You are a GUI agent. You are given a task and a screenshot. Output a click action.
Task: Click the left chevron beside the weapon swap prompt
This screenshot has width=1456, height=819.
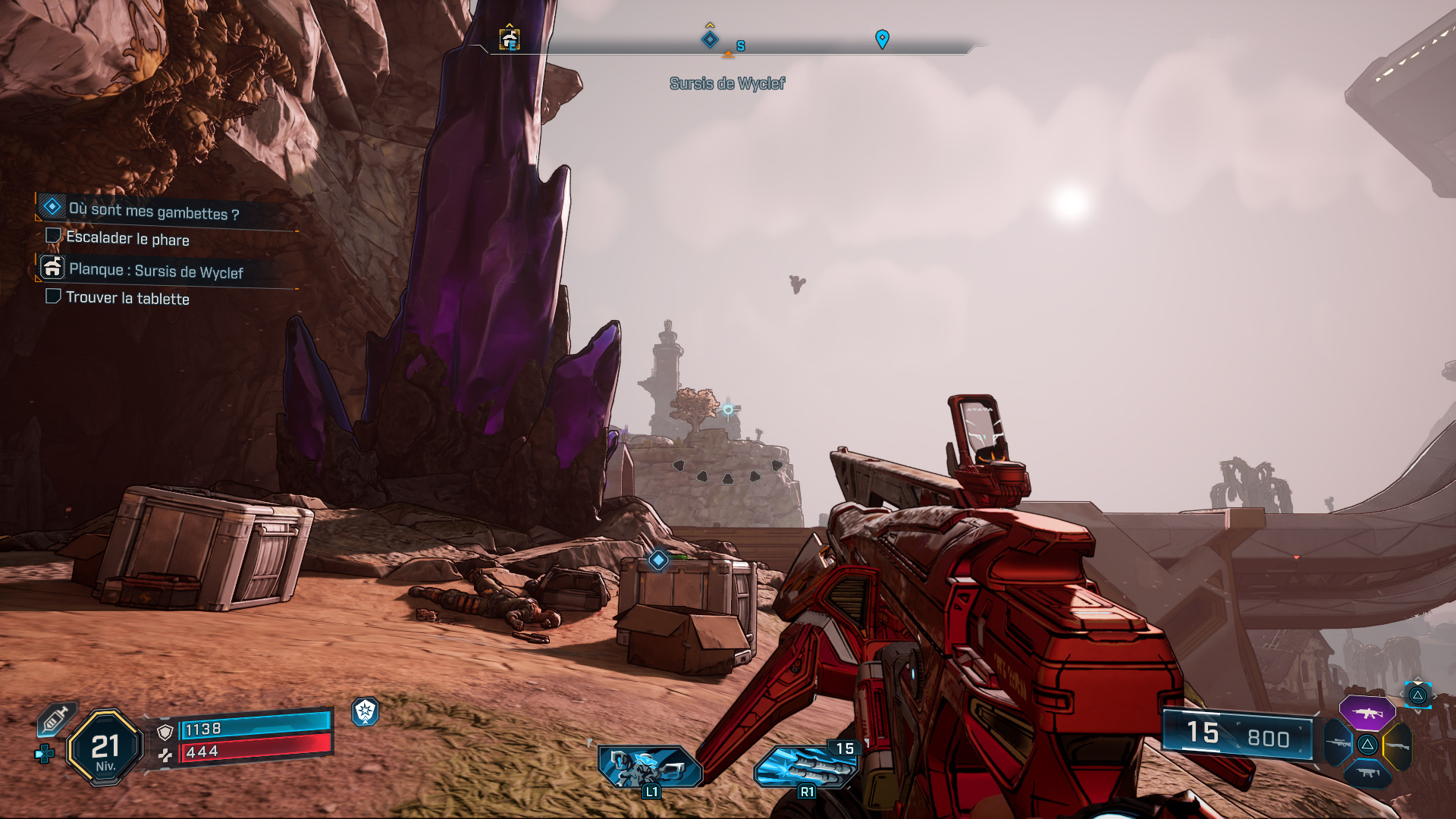coord(1403,695)
